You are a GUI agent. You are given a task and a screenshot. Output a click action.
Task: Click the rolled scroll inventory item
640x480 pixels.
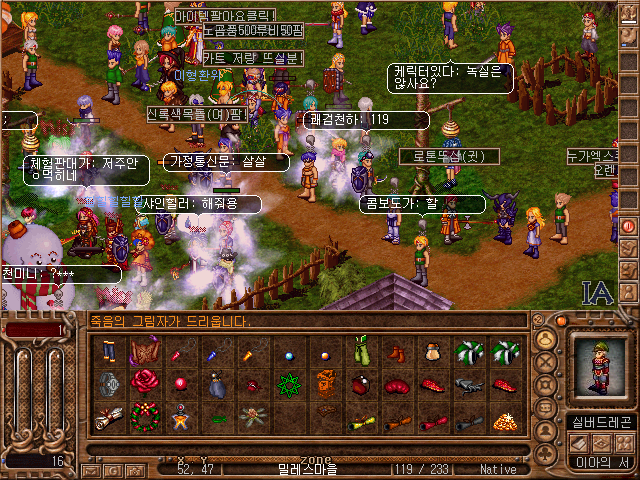coord(110,416)
